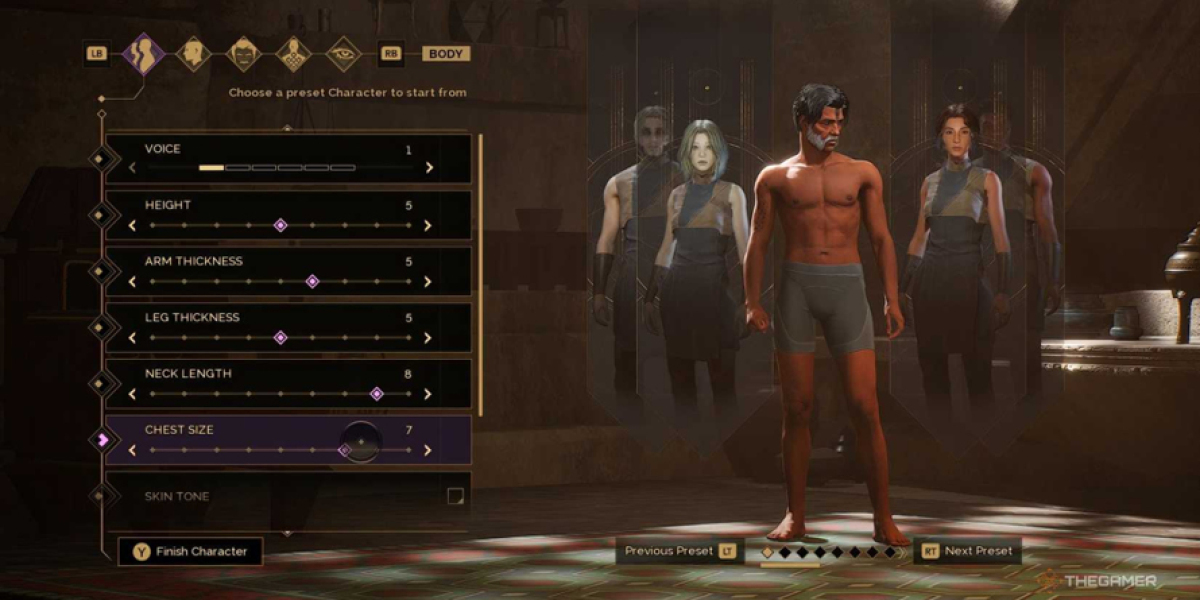Switch to the torso tattoo pattern tab

pos(293,54)
